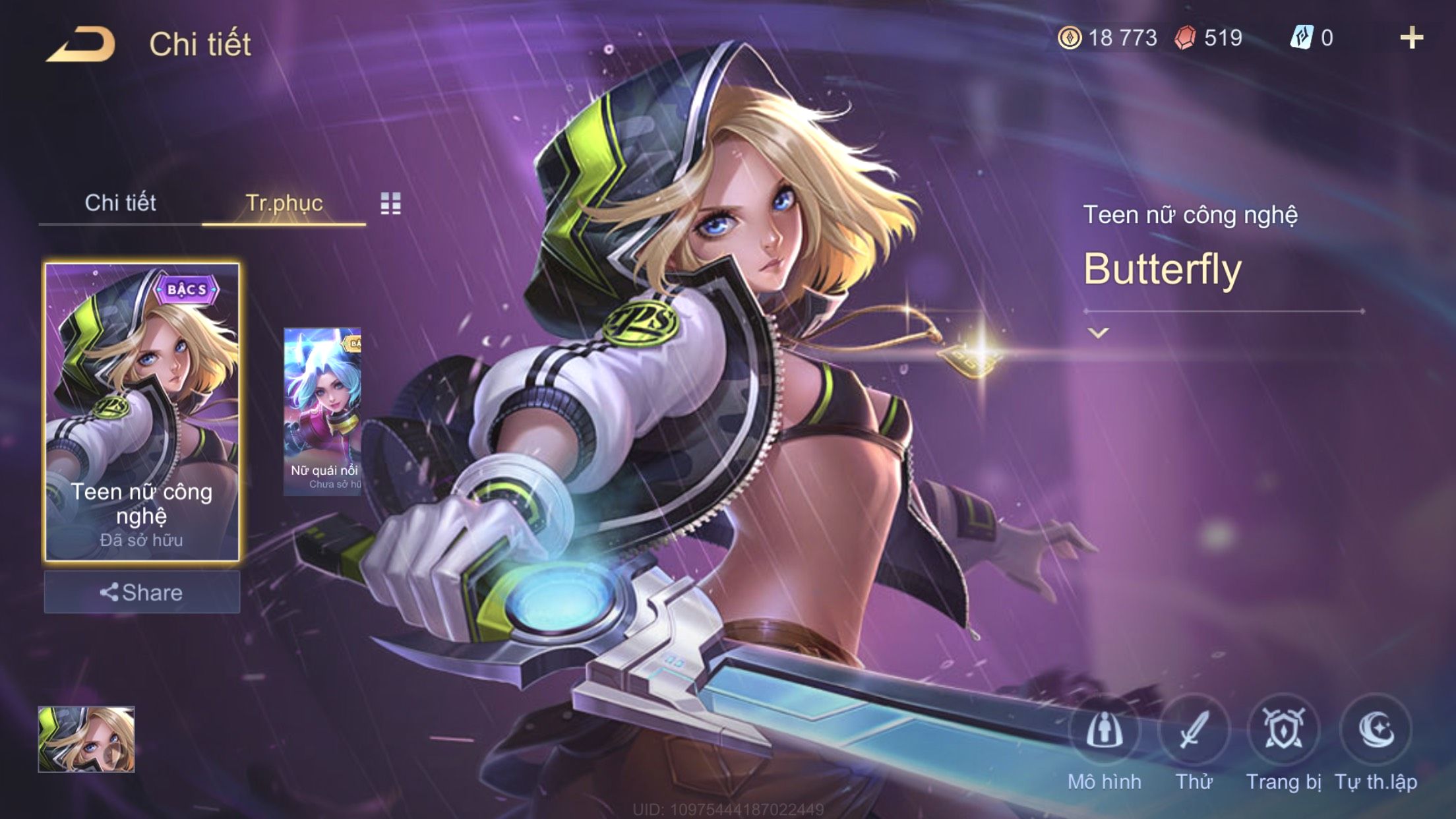
Task: Go back using the arrow button
Action: [x=81, y=45]
